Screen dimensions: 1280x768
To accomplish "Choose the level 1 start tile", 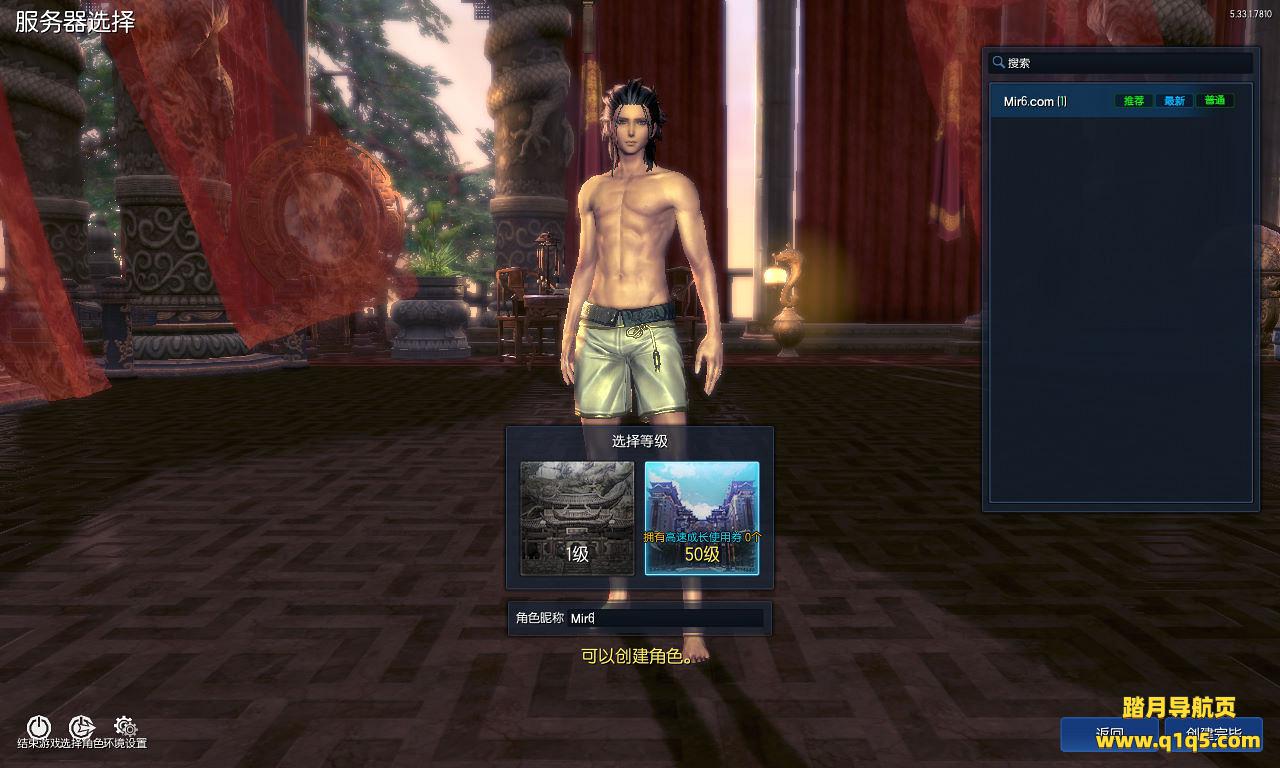I will pyautogui.click(x=577, y=518).
